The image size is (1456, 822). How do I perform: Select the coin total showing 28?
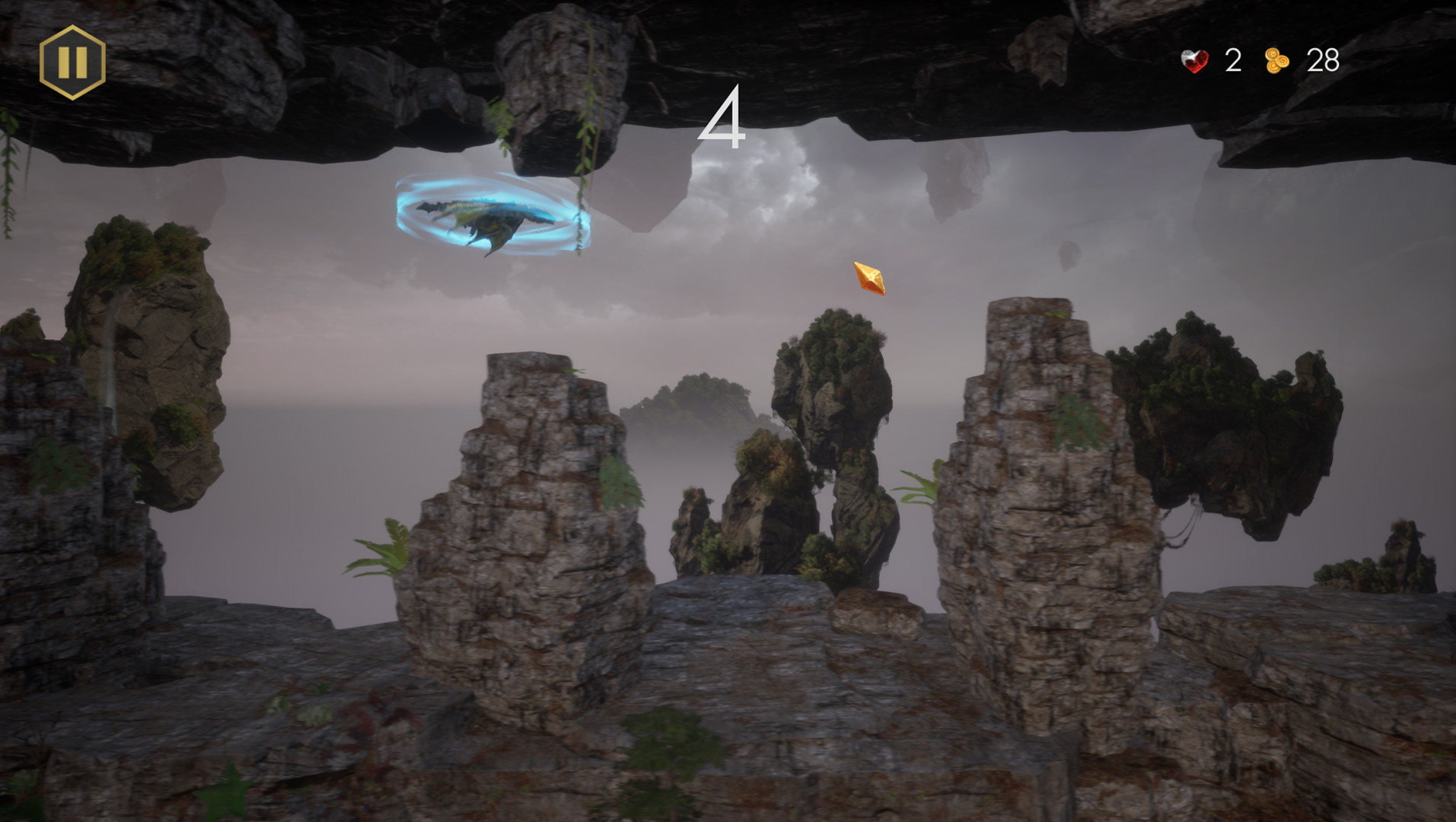[x=1321, y=61]
